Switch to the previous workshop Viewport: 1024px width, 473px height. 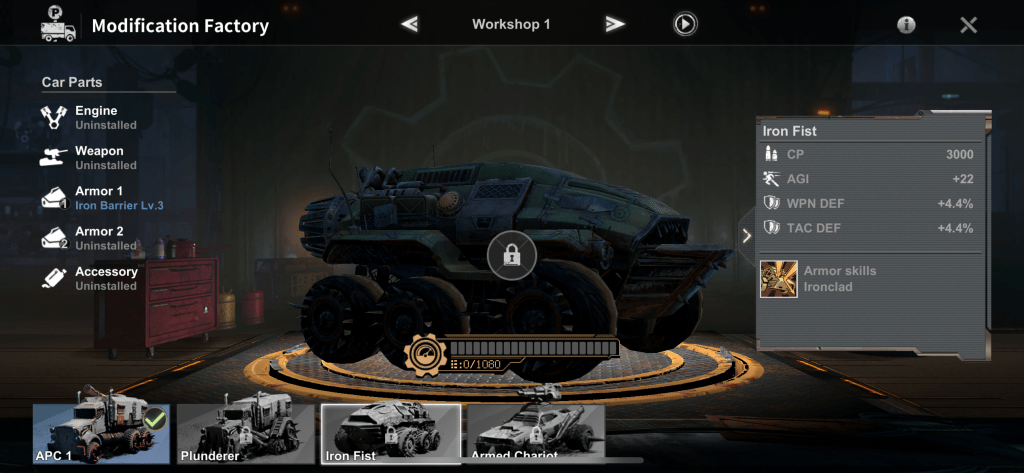(409, 24)
